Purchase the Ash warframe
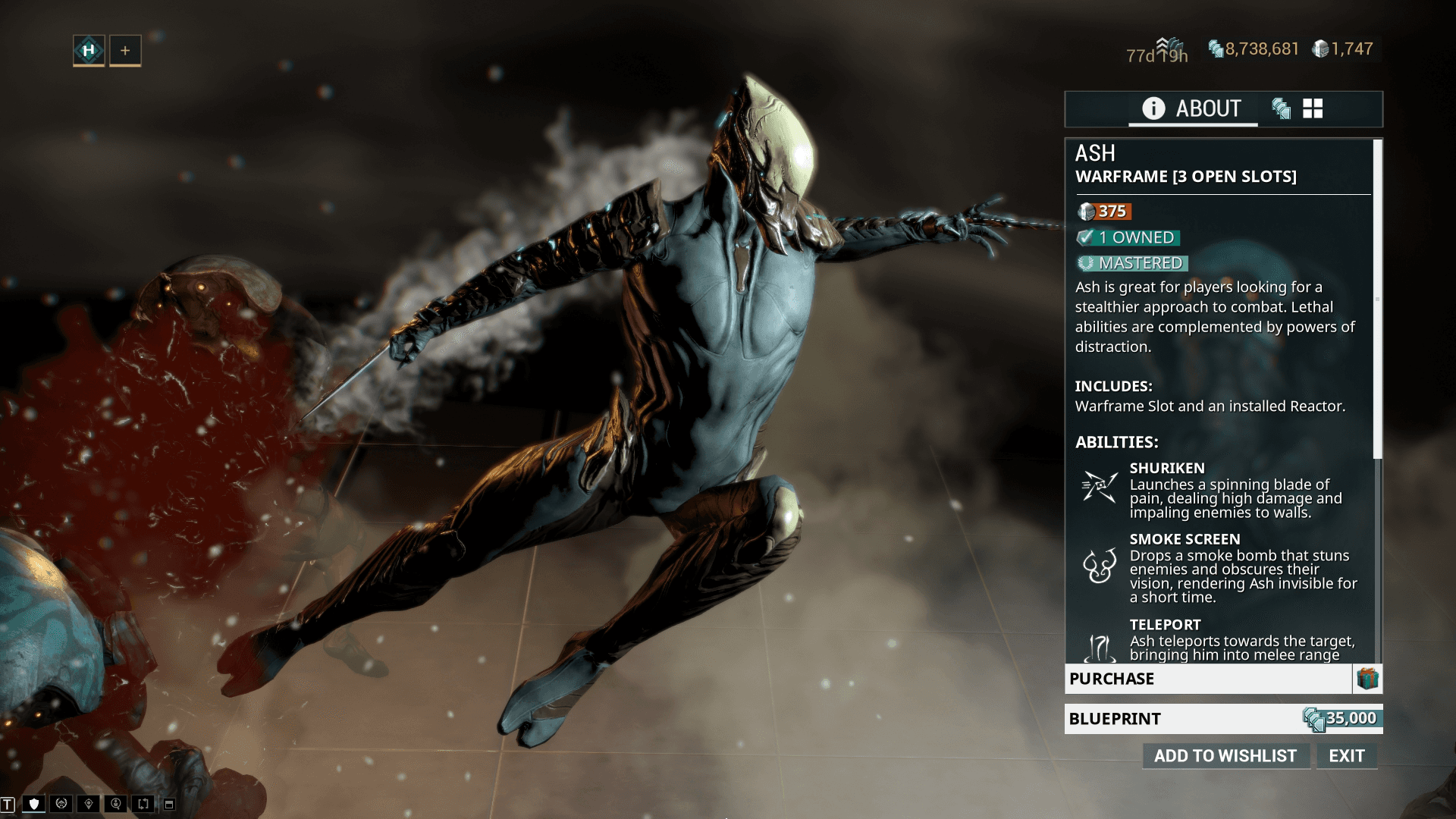1456x819 pixels. point(1207,679)
